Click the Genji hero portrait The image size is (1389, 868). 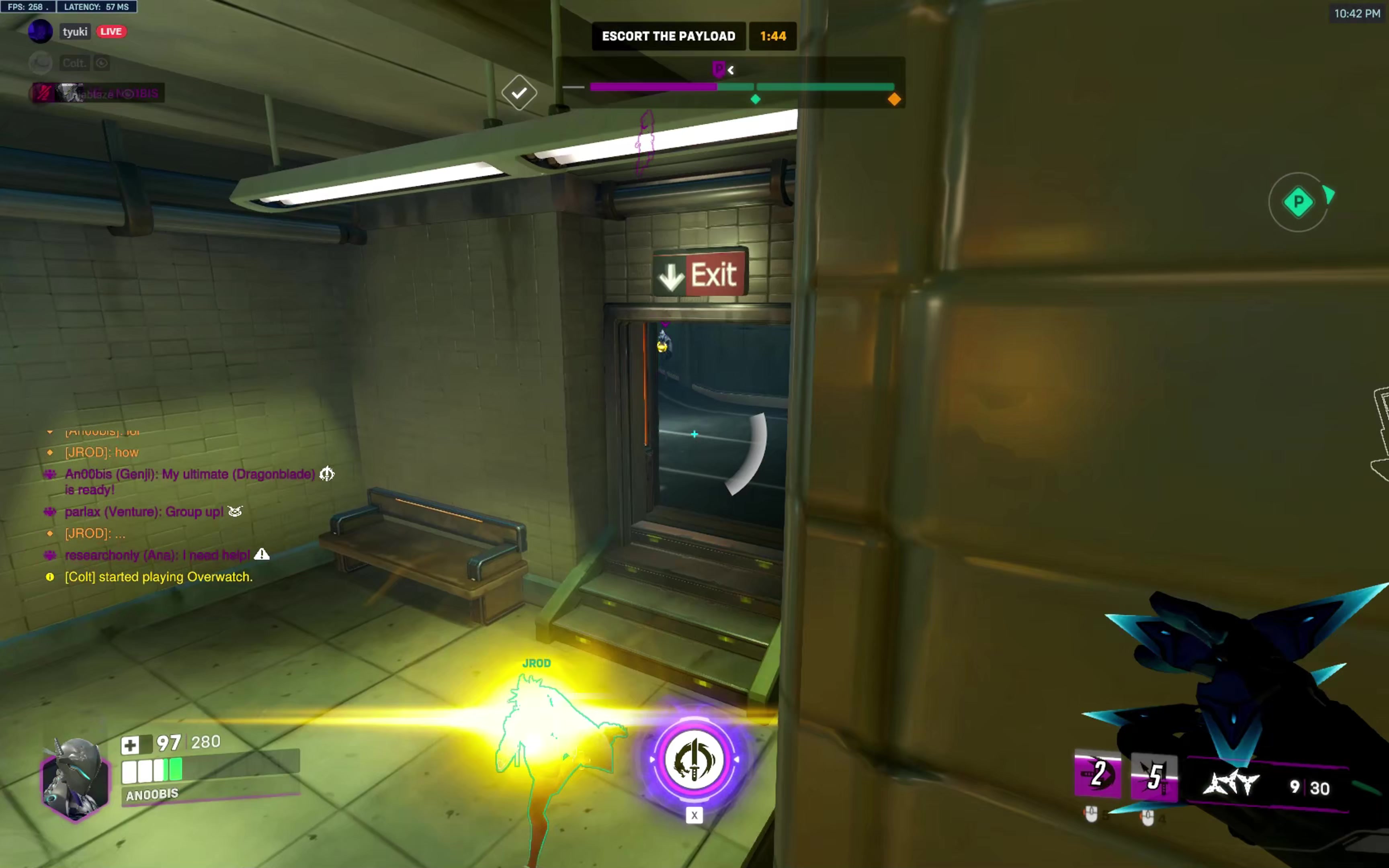tap(75, 778)
